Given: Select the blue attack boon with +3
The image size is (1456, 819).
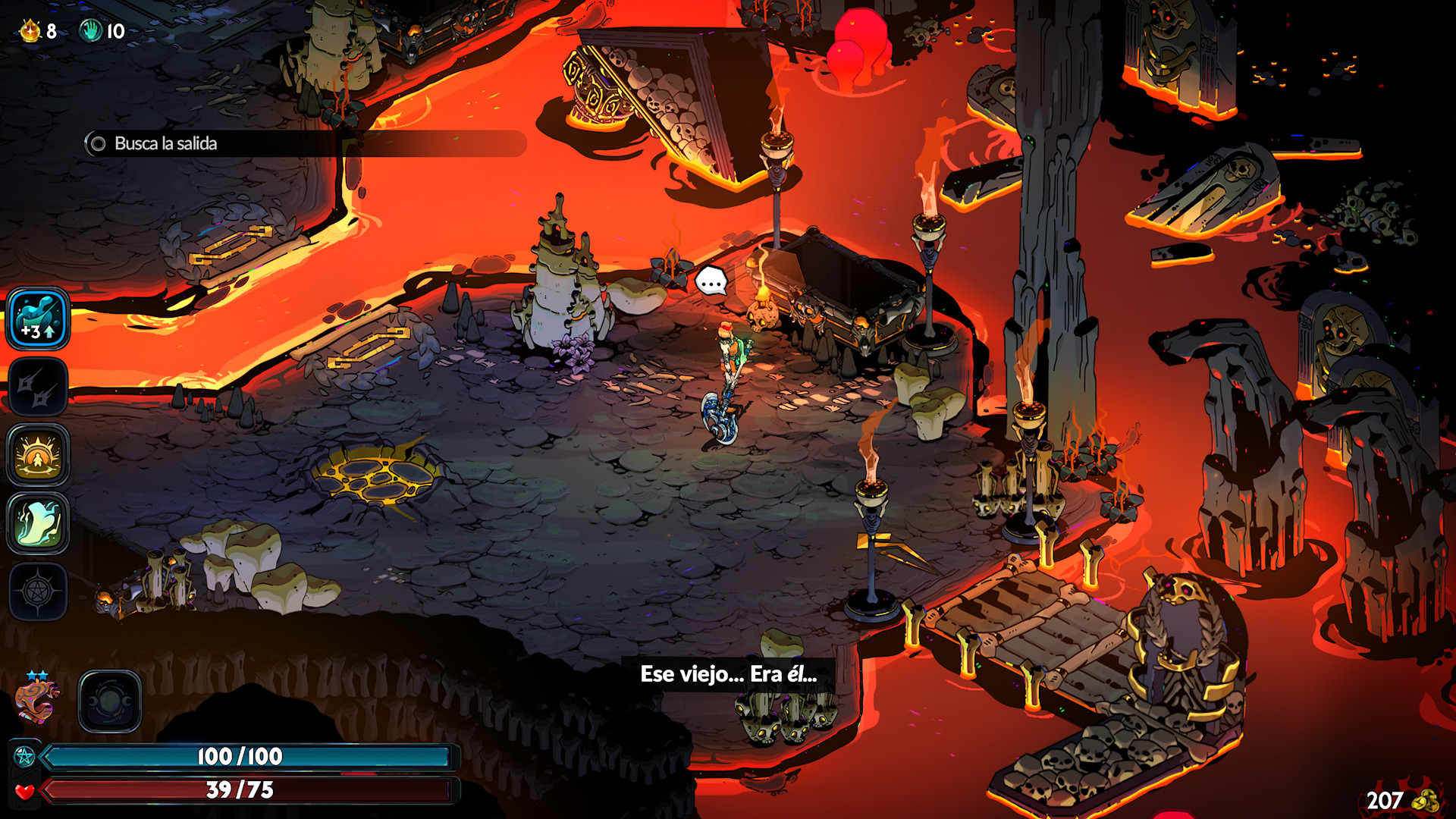Looking at the screenshot, I should point(38,318).
